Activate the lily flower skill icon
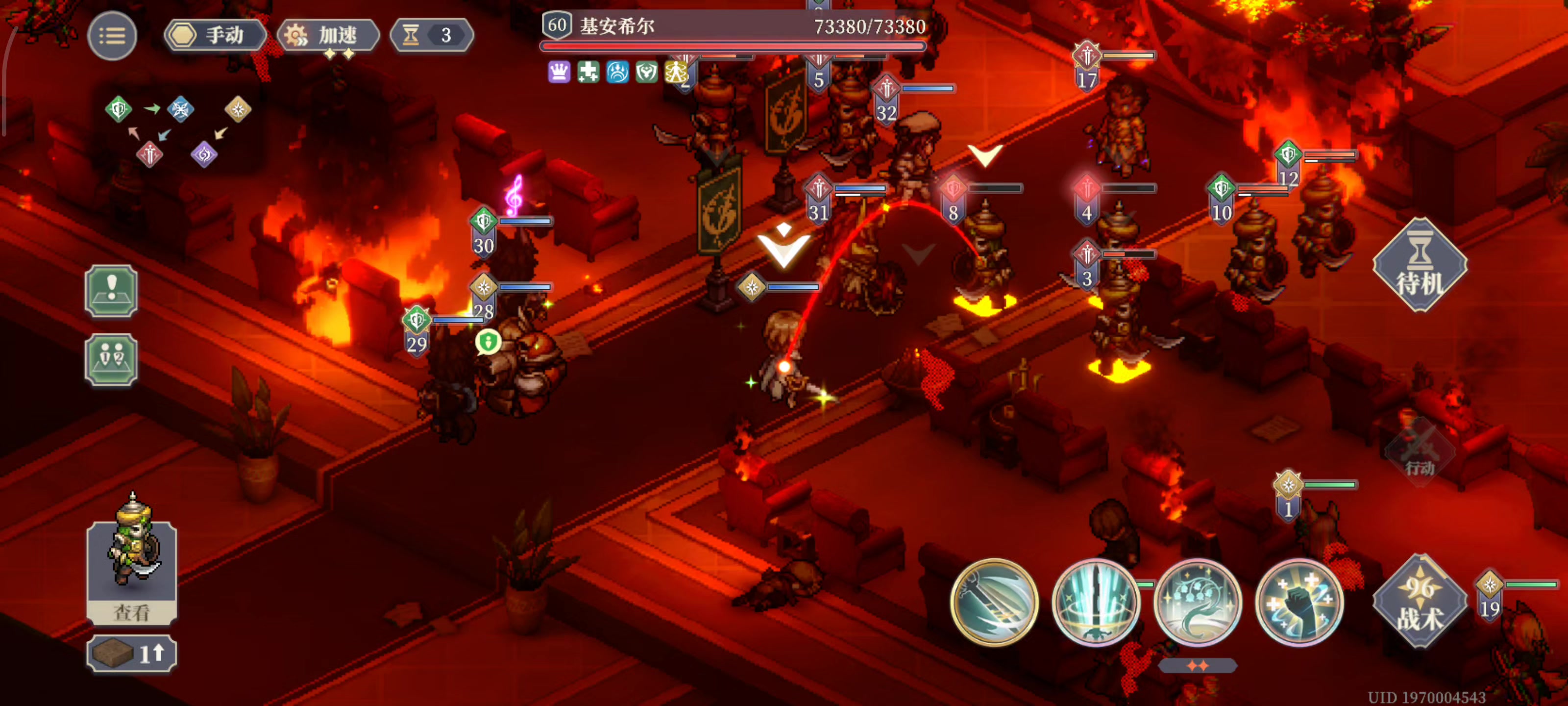The width and height of the screenshot is (1568, 706). coord(1197,602)
